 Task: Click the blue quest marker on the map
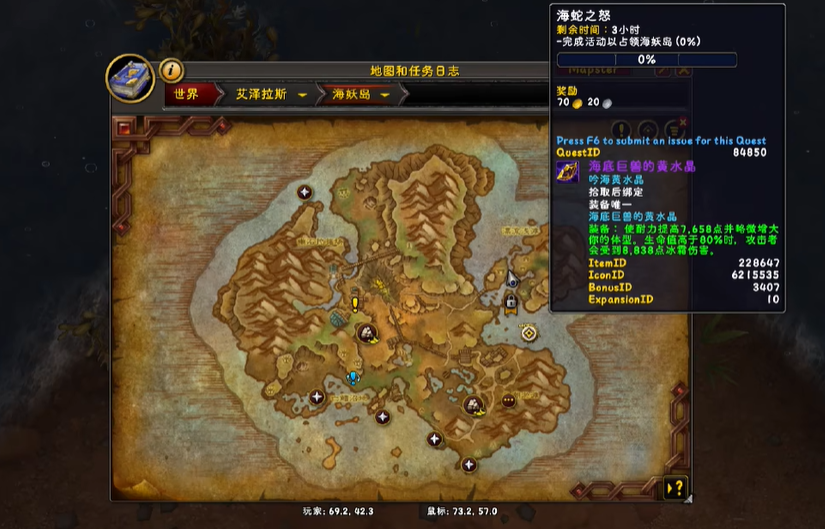352,378
